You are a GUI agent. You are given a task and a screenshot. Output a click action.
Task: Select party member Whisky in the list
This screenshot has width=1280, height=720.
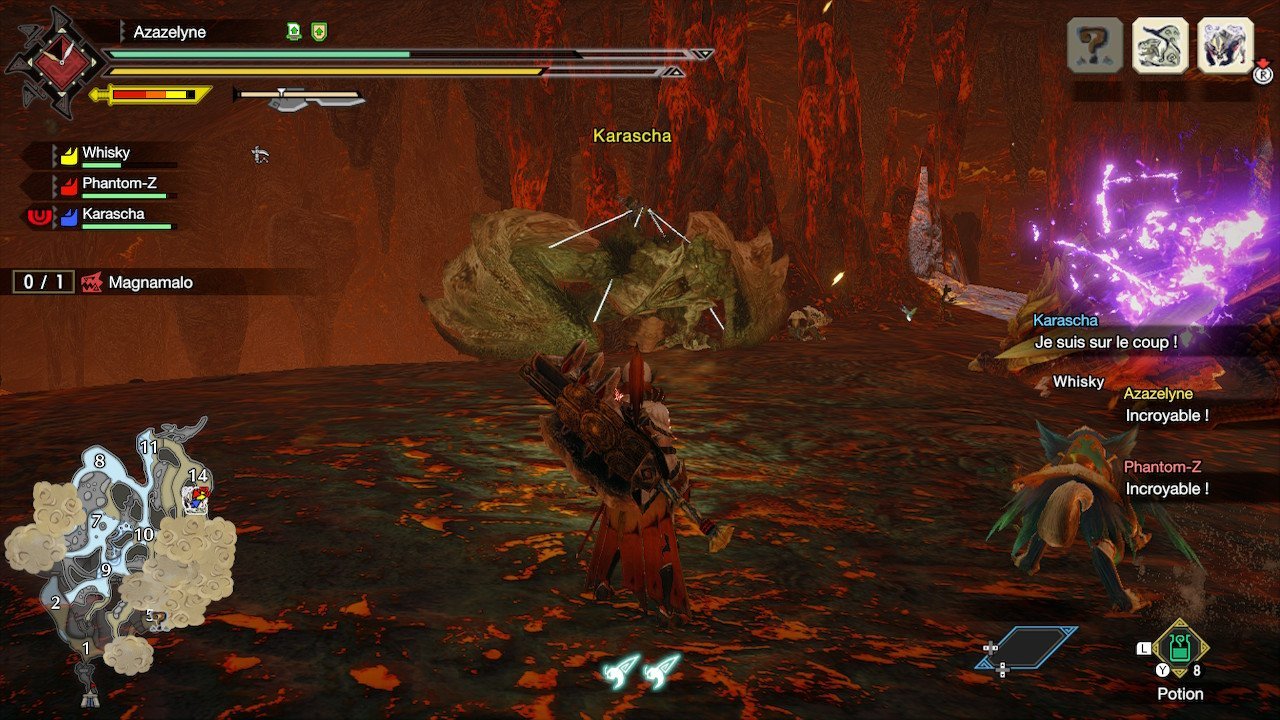(106, 153)
